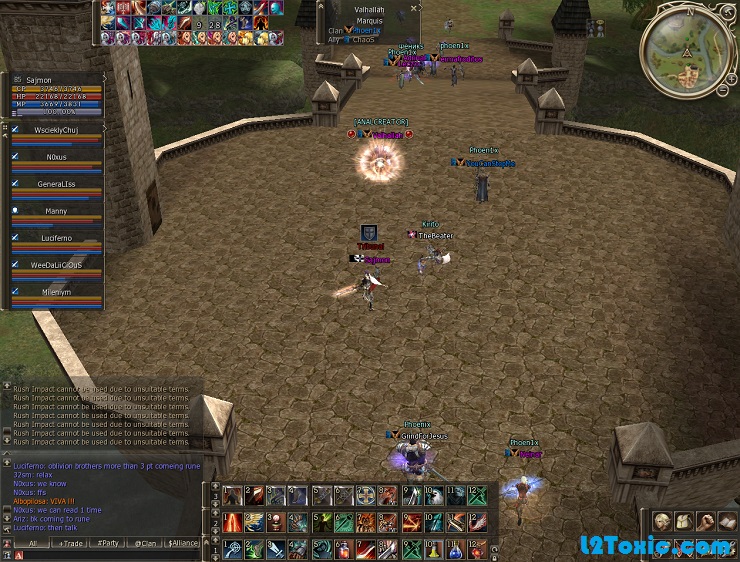Open the $Alliance chat tab
Image resolution: width=740 pixels, height=562 pixels.
pyautogui.click(x=183, y=543)
